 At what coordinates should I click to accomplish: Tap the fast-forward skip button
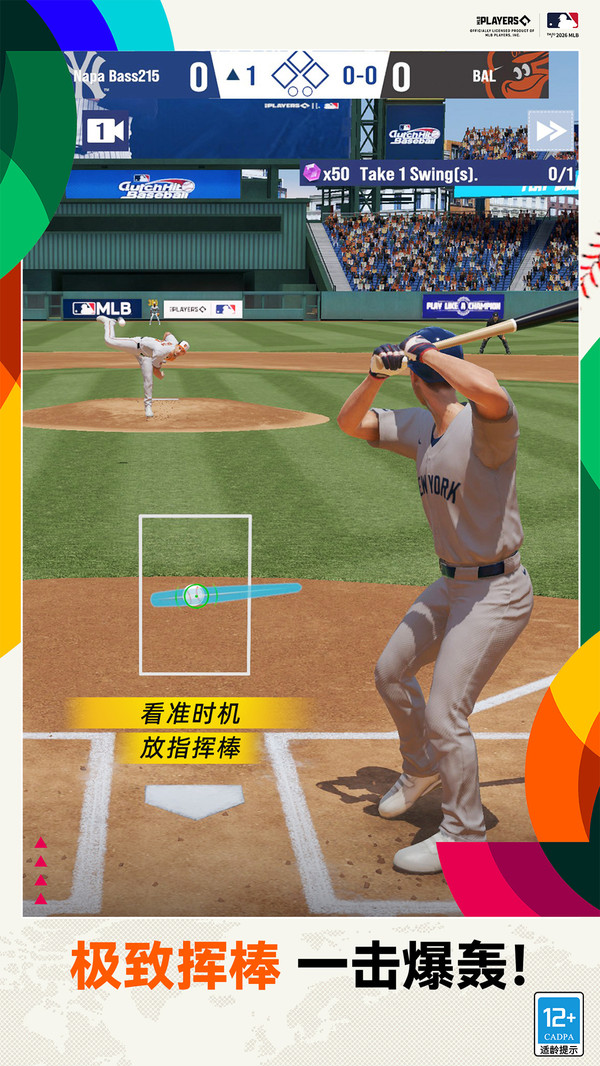[550, 131]
